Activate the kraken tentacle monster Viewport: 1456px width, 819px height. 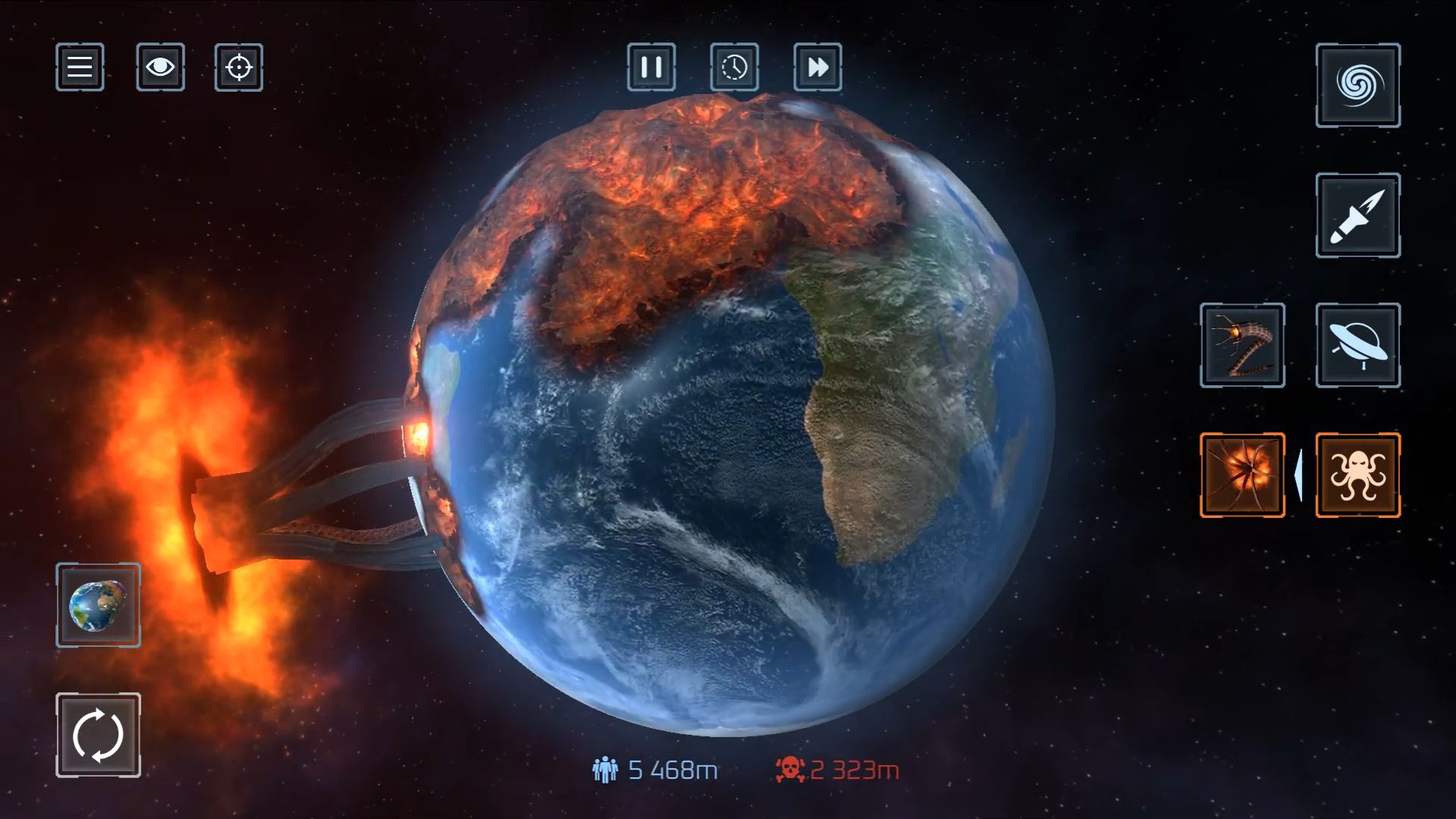coord(1356,474)
